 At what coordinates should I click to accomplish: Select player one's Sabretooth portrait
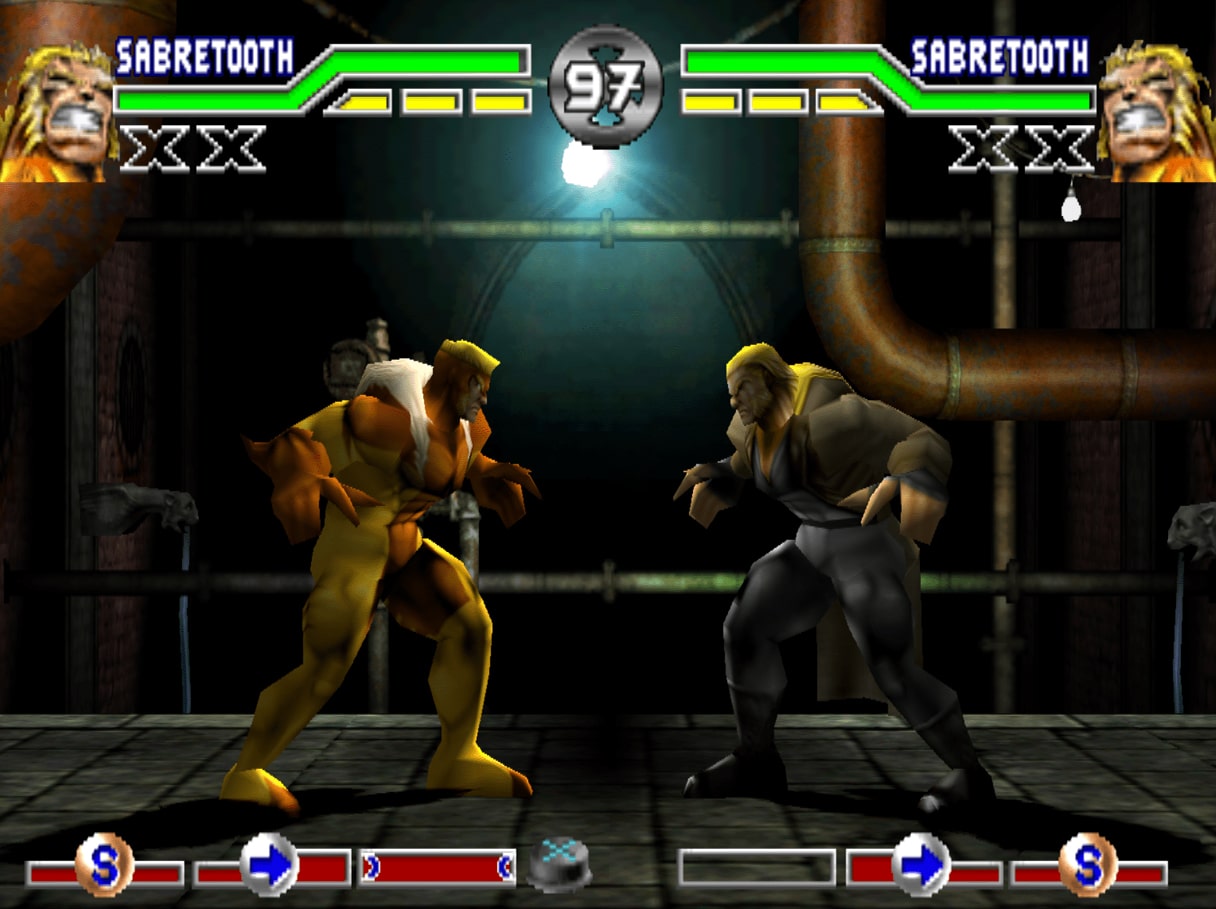(x=55, y=110)
